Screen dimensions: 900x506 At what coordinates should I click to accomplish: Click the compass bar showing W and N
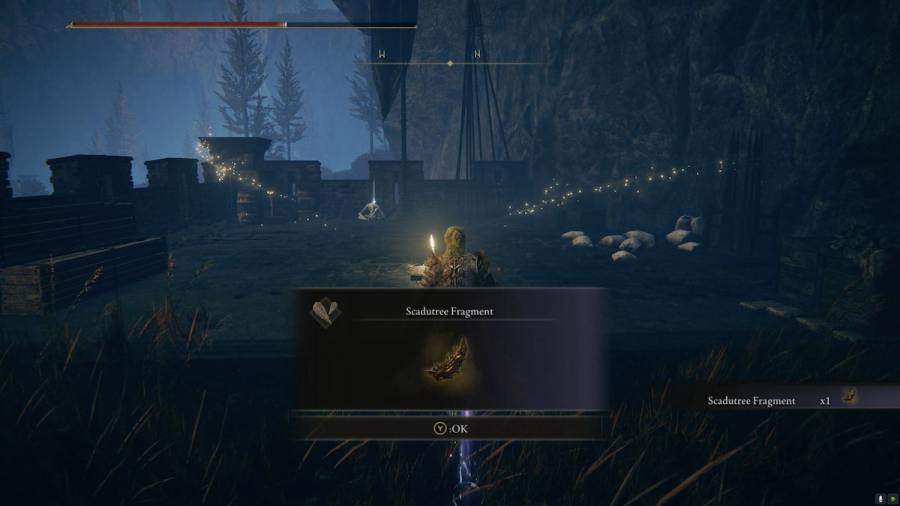[449, 62]
